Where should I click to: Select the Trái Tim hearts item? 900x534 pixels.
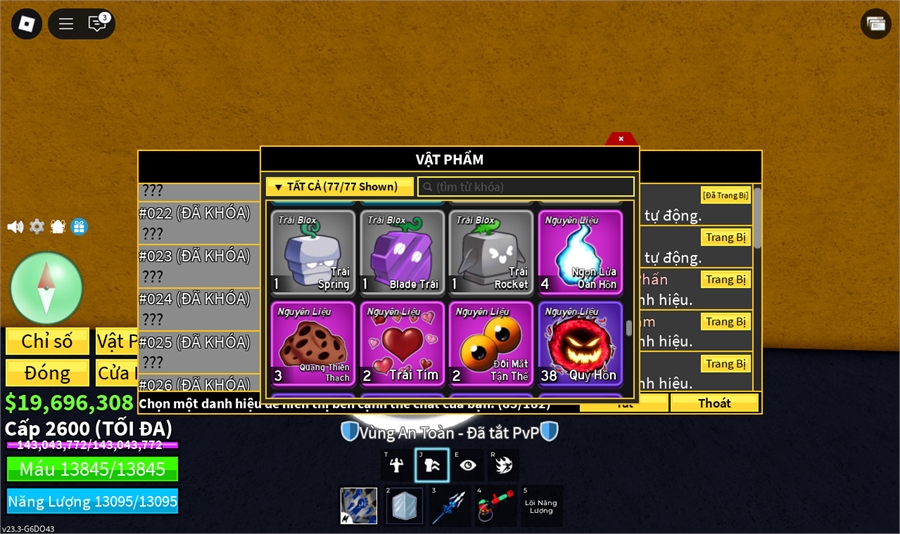click(x=402, y=343)
